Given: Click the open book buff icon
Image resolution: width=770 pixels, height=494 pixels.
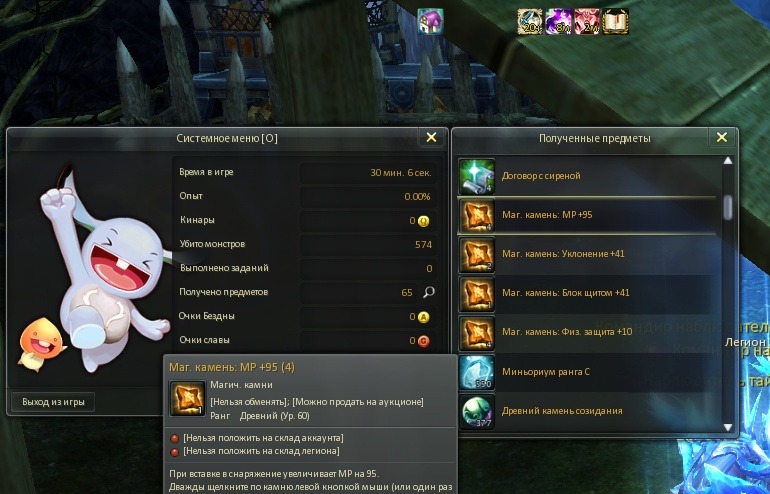Looking at the screenshot, I should [615, 21].
